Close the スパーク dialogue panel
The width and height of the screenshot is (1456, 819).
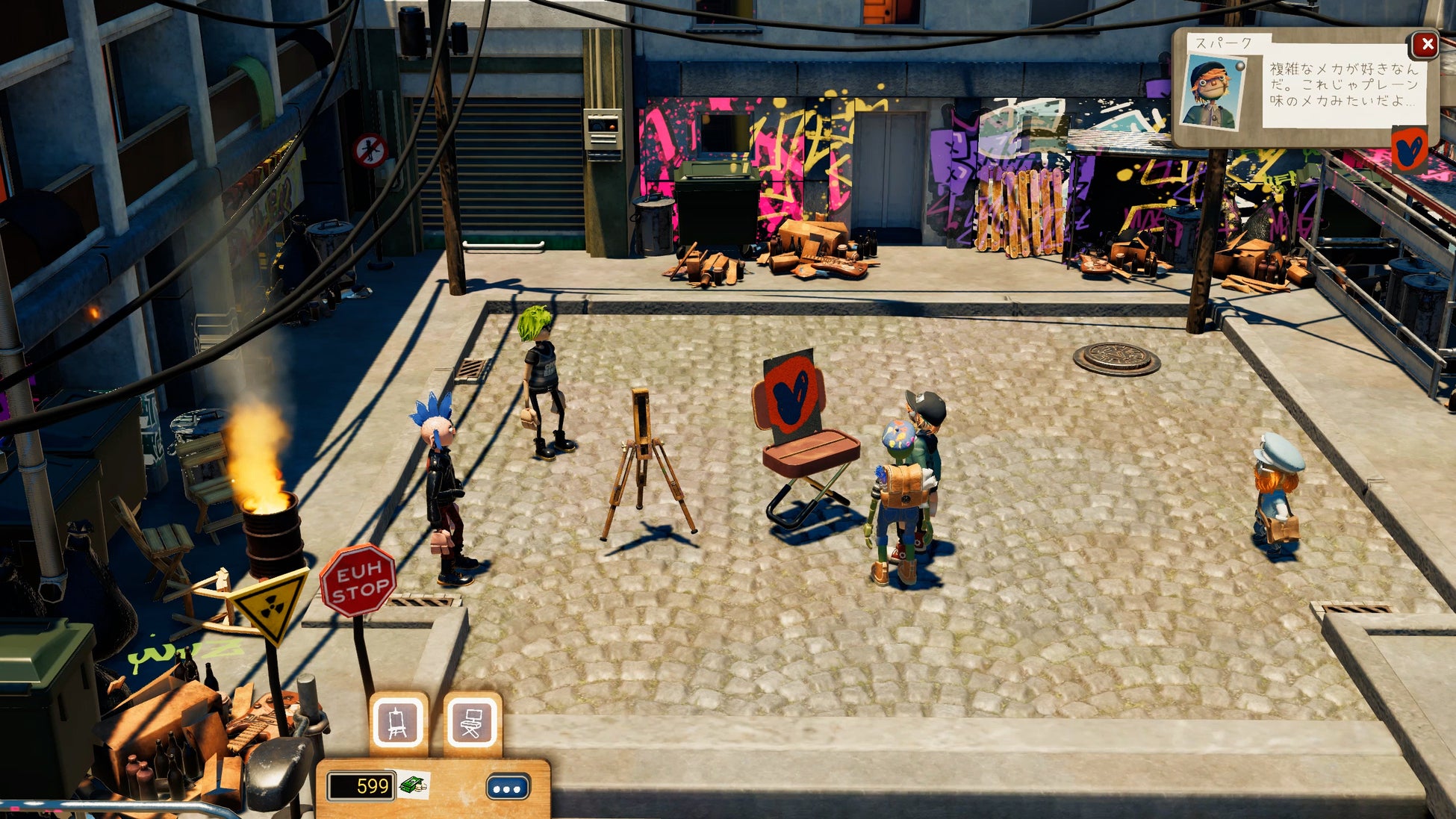pyautogui.click(x=1426, y=45)
